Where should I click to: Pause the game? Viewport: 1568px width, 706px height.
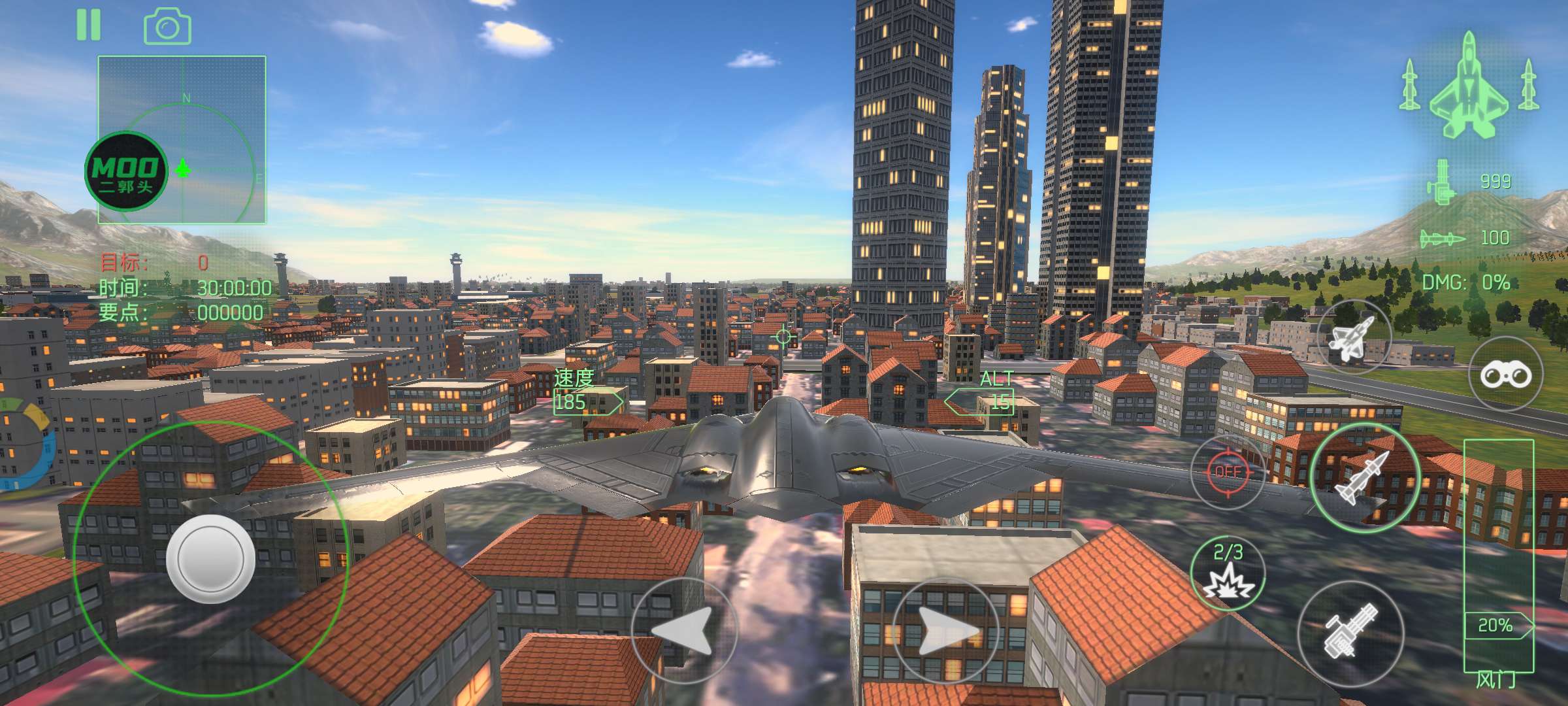pos(89,25)
